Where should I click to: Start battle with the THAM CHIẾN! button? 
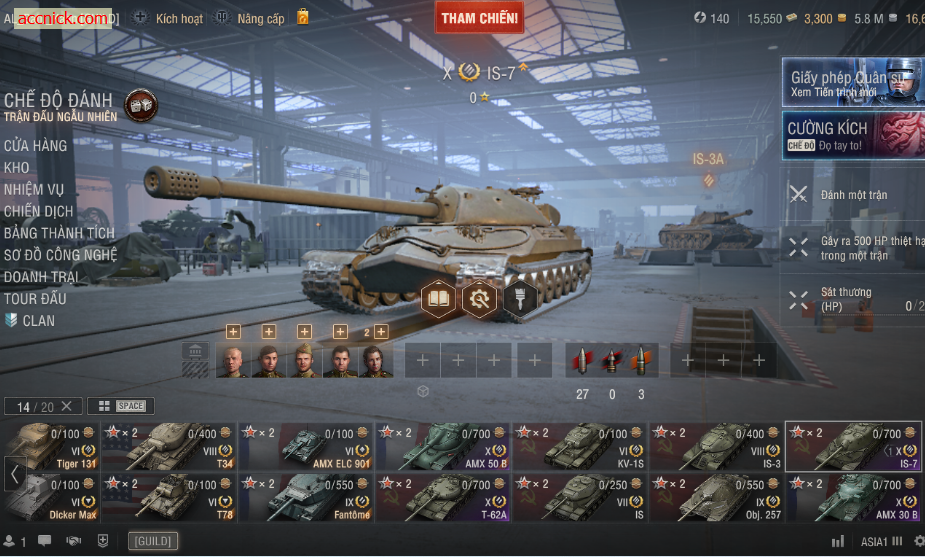pyautogui.click(x=480, y=17)
